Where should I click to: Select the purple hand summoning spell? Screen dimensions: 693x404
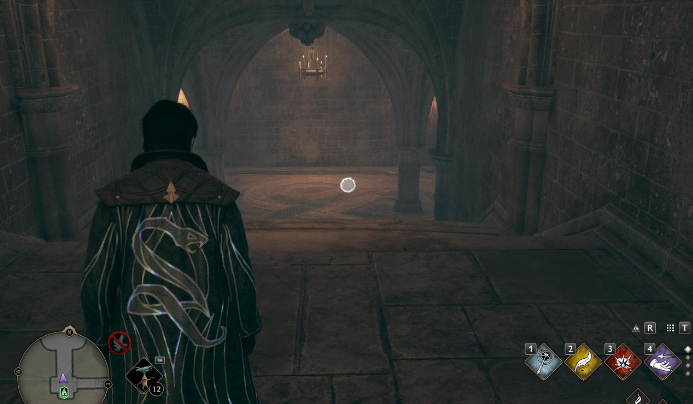coord(661,362)
